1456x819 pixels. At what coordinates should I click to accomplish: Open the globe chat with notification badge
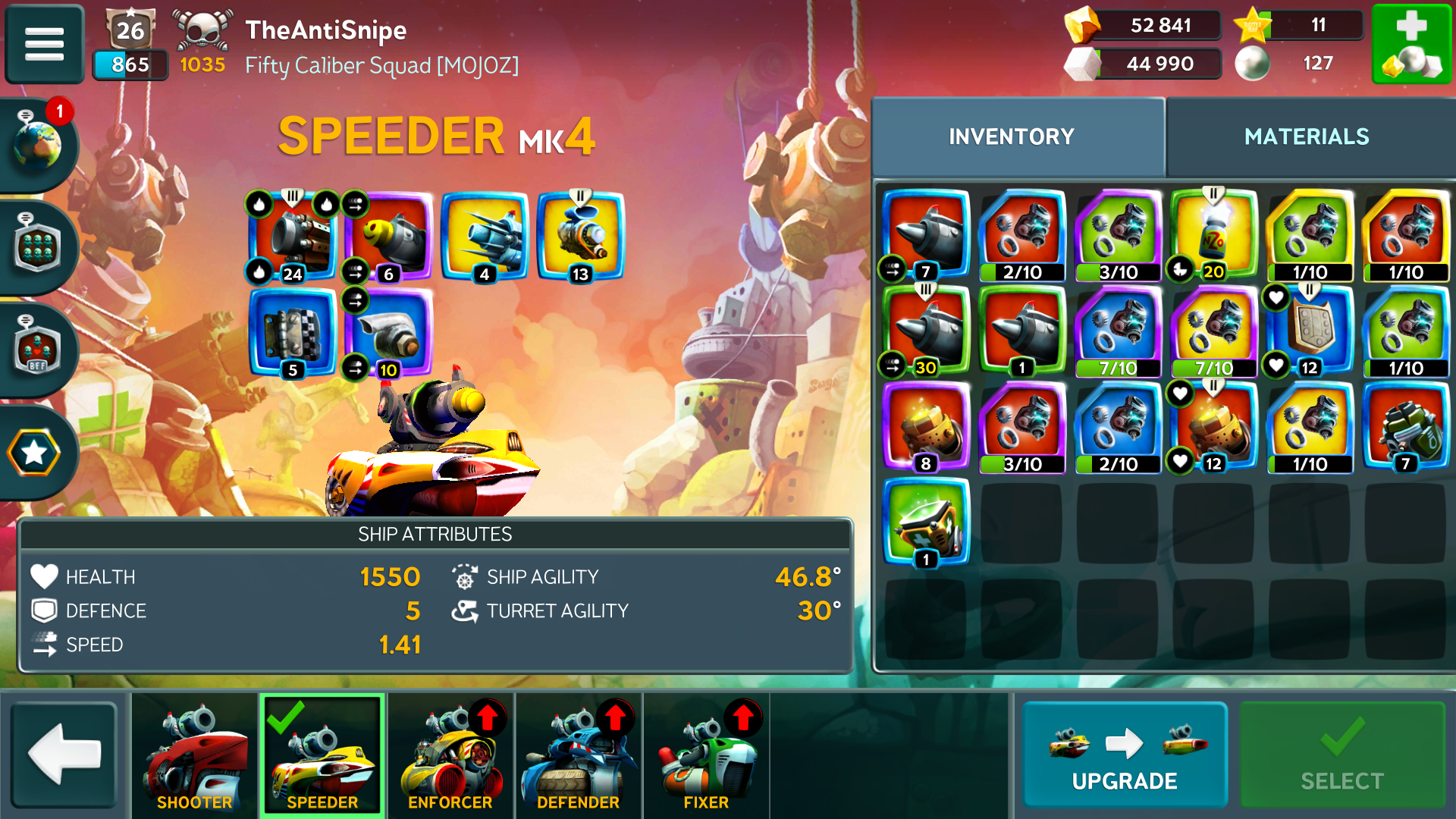coord(38,144)
